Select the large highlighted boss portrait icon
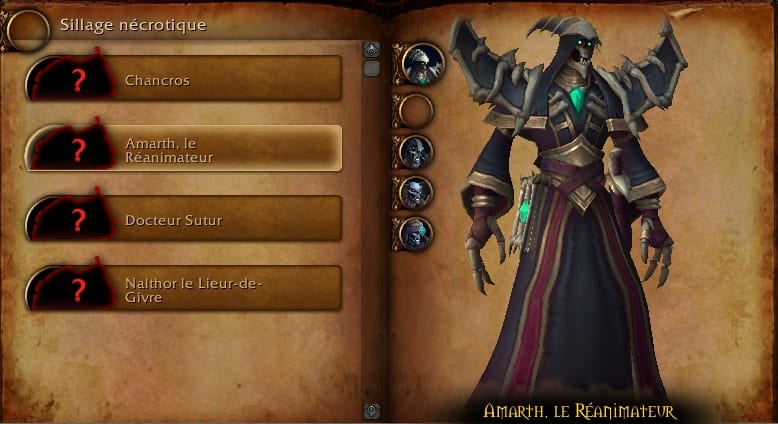 (x=421, y=62)
